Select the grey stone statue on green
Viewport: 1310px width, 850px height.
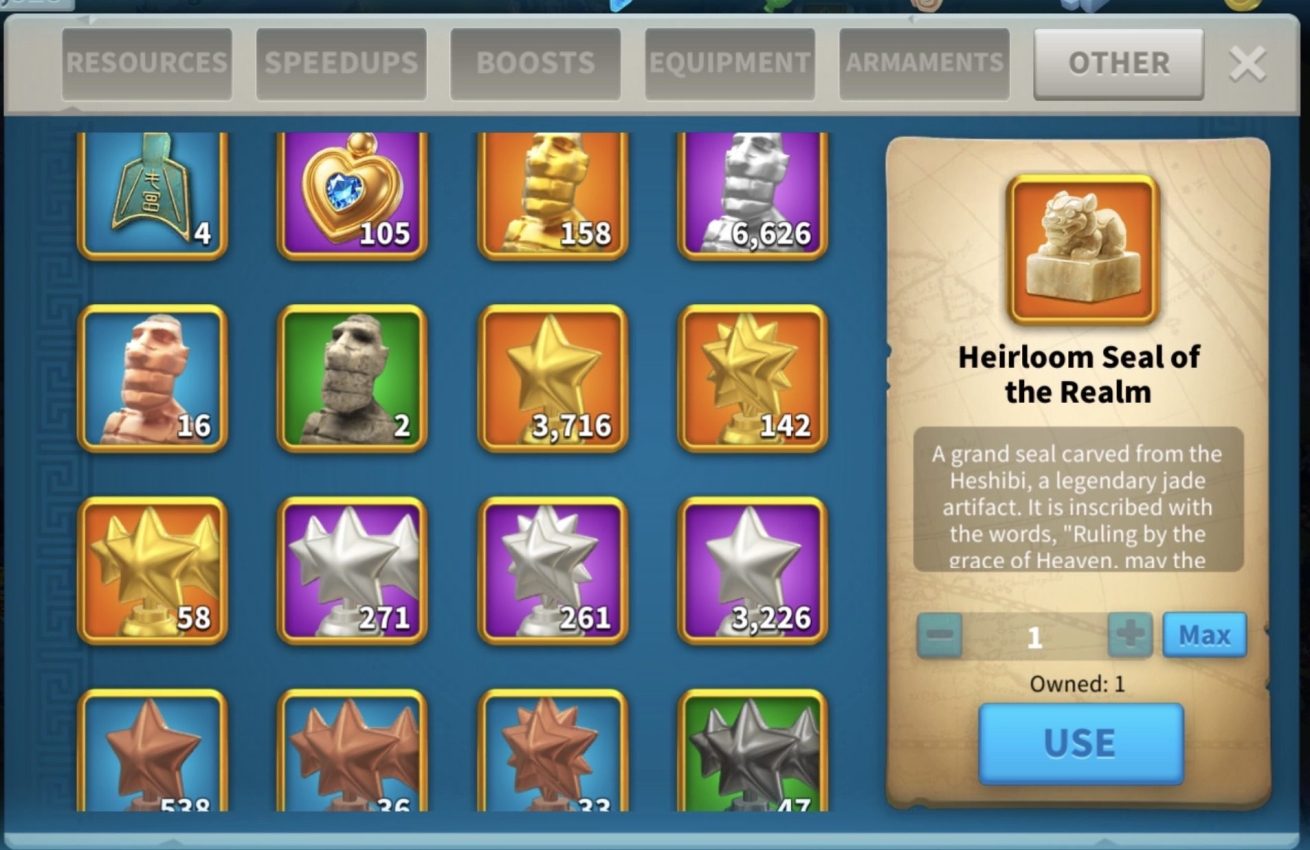[352, 378]
